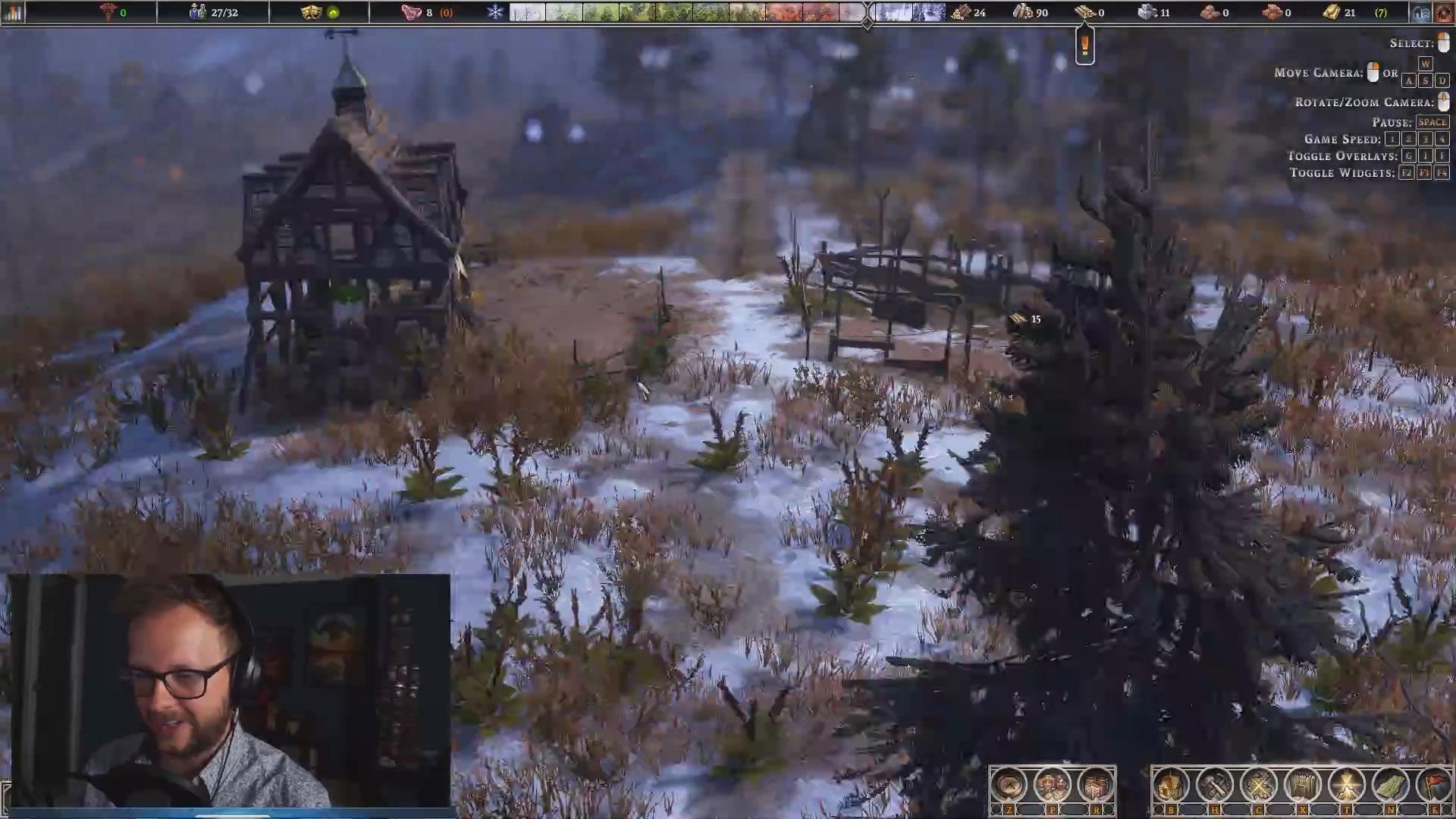Open the build menu with the house icon
Screen dimensions: 1456x819
pos(1170,785)
